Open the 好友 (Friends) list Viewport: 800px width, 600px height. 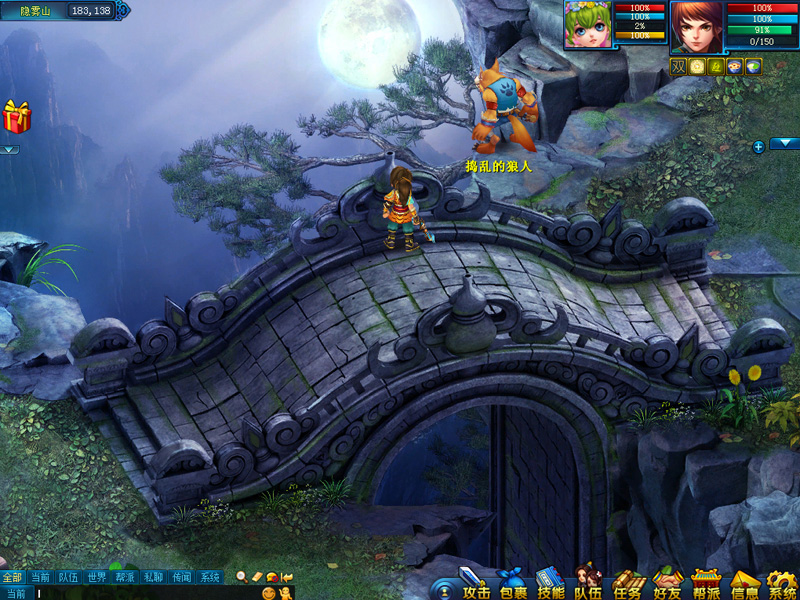coord(667,584)
